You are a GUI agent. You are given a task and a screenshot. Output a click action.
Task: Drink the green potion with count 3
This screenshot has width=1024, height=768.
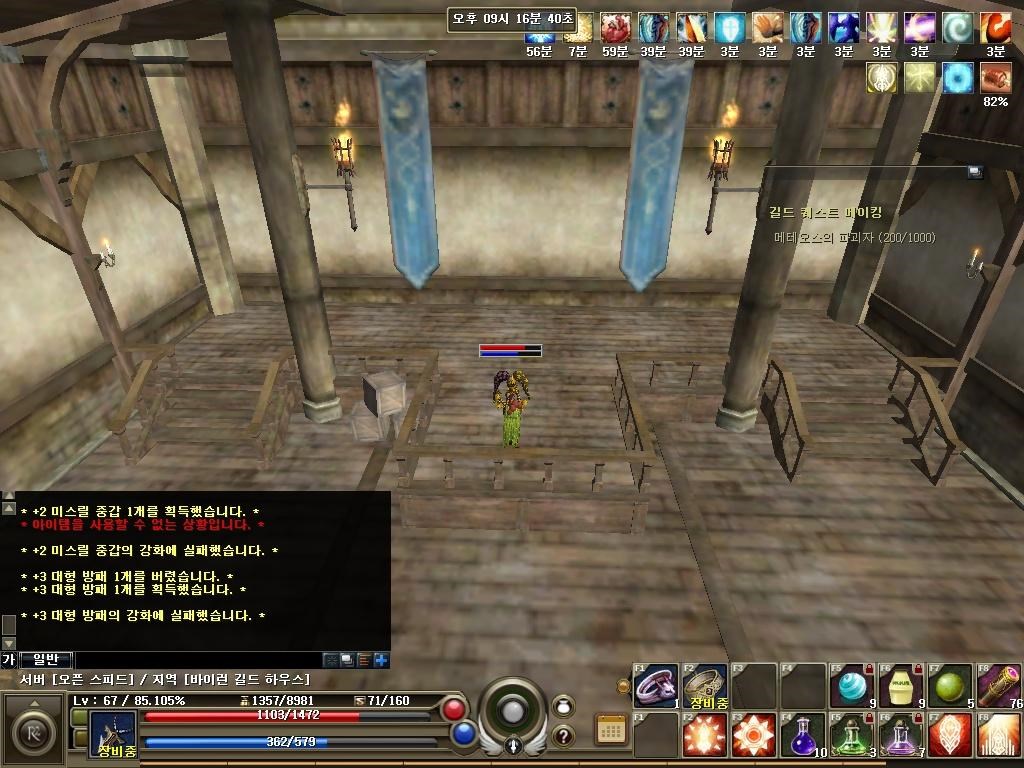click(x=852, y=735)
